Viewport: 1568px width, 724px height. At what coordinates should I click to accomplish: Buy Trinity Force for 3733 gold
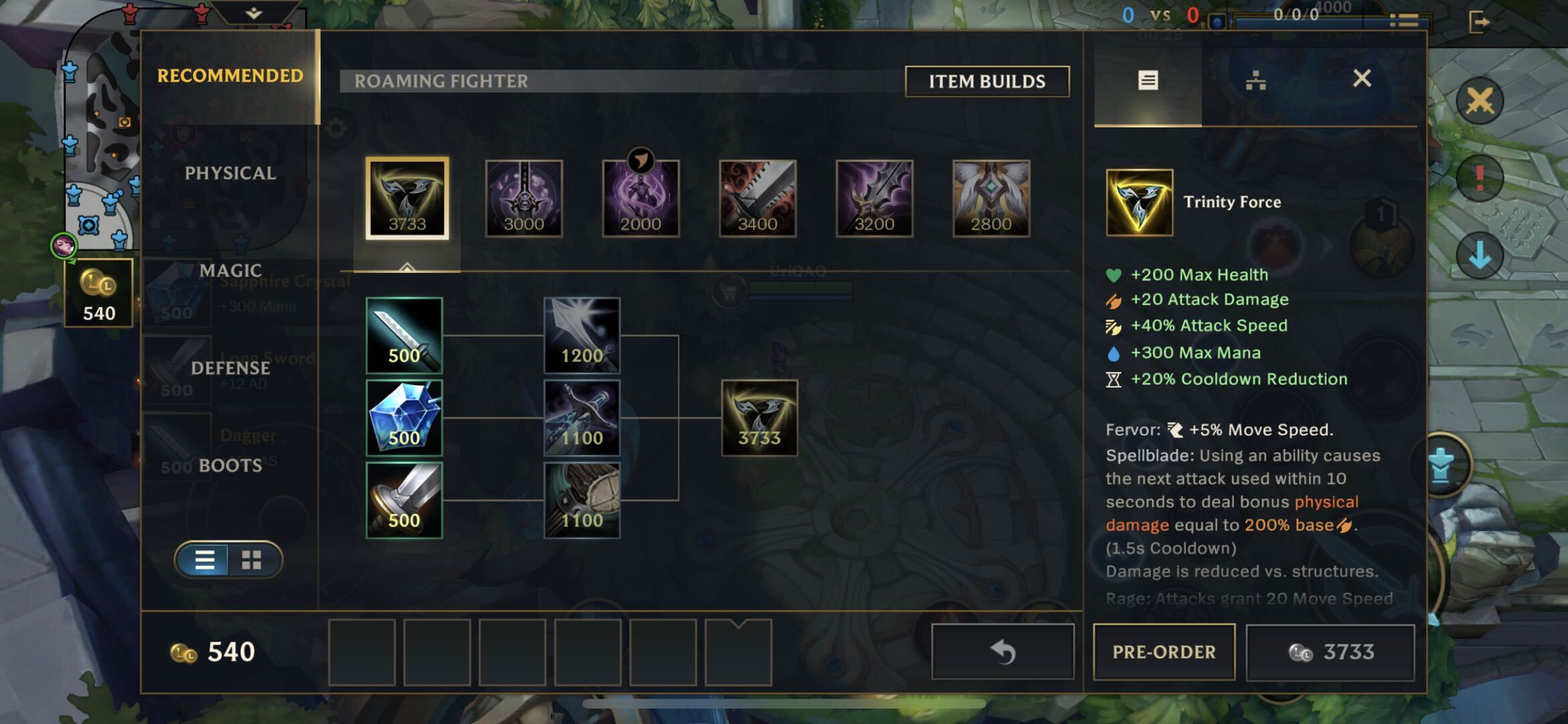(x=1330, y=652)
